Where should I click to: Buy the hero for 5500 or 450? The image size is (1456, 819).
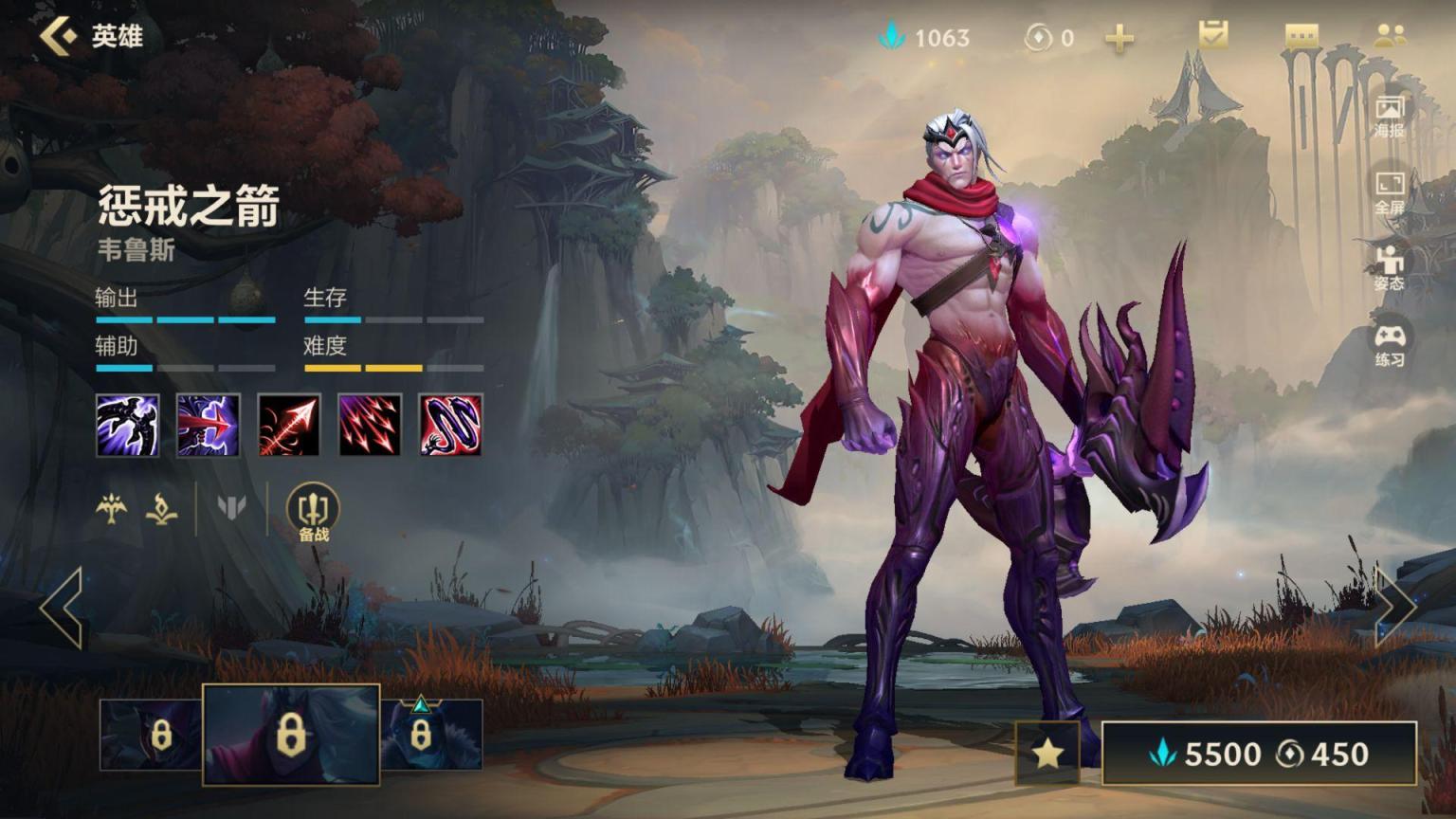click(x=1259, y=754)
